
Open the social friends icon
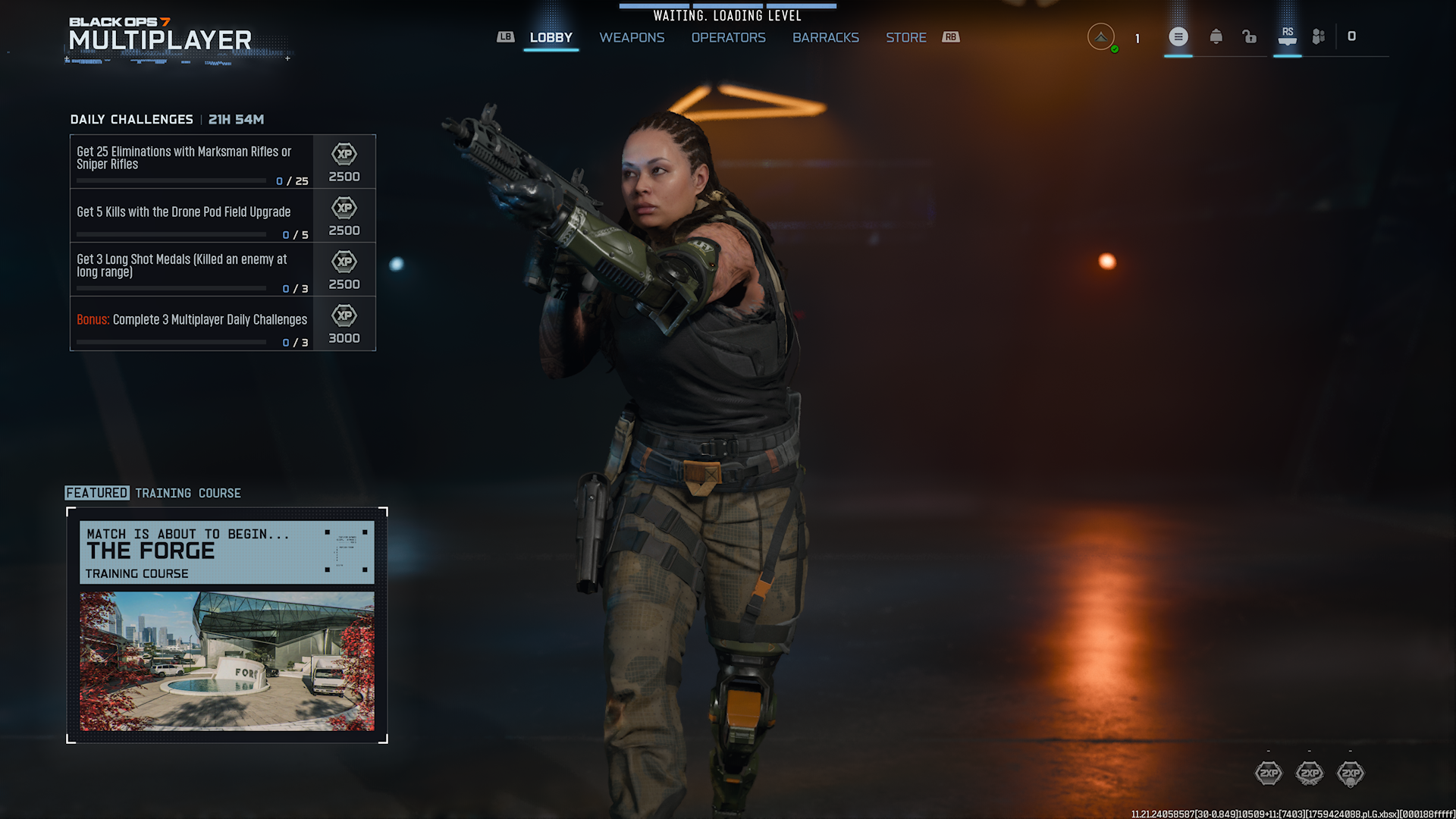[1319, 36]
